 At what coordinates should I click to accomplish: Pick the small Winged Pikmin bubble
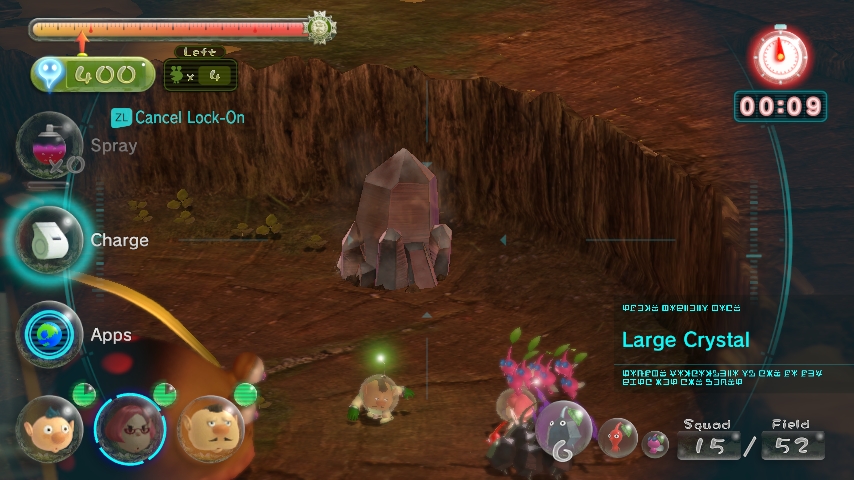655,443
